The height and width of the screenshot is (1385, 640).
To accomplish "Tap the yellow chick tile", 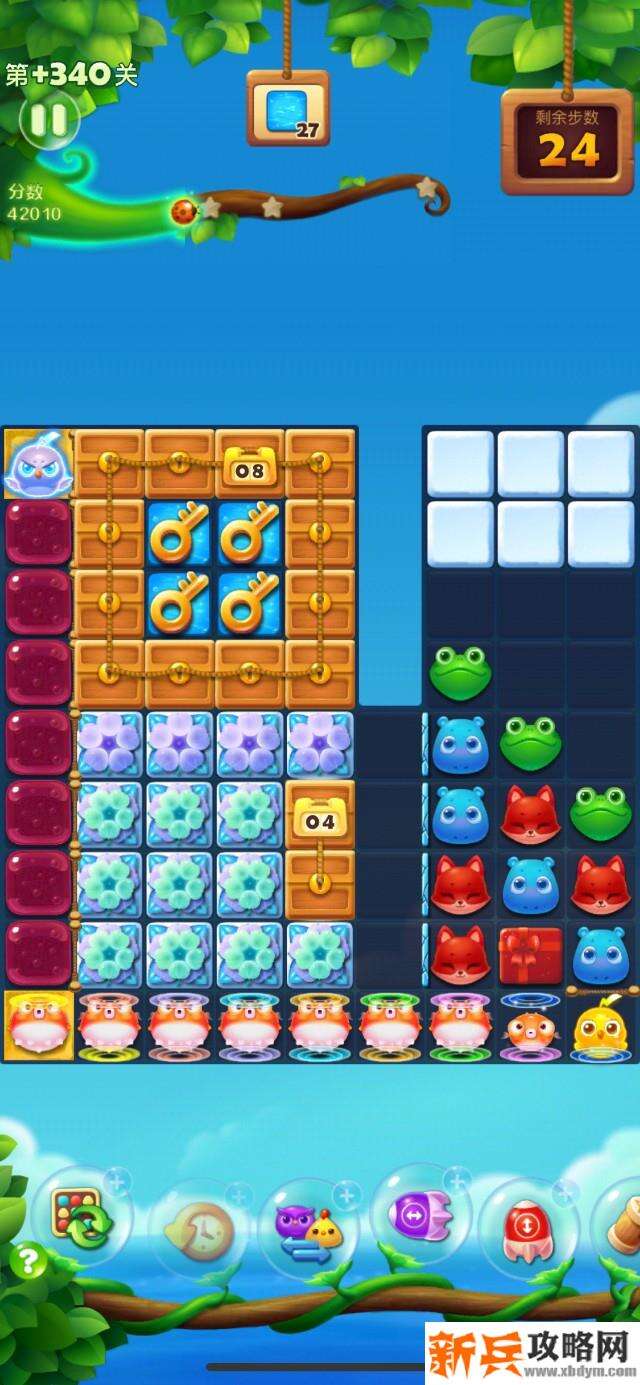I will [603, 1027].
